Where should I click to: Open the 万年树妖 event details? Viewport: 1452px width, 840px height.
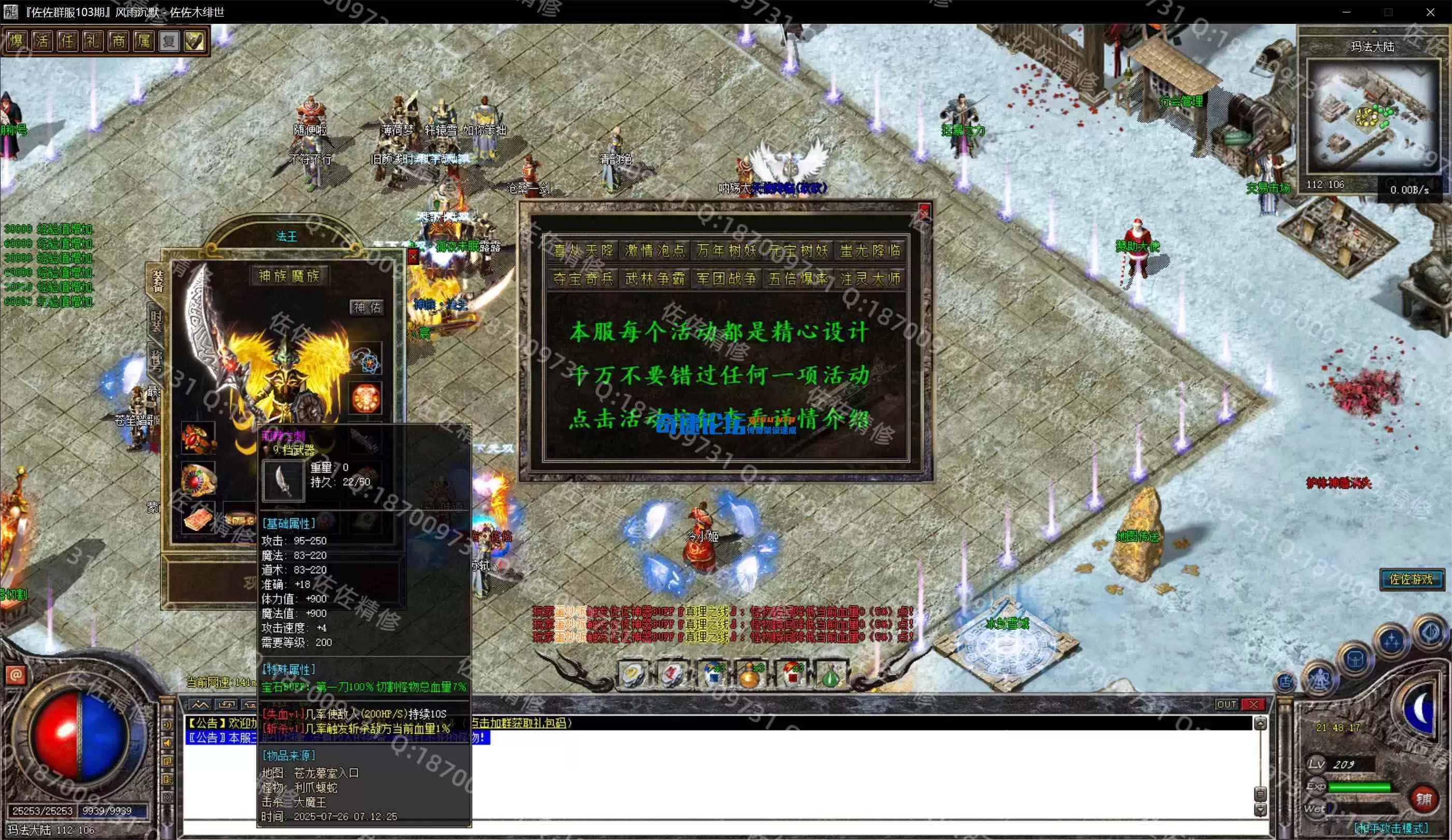[x=726, y=251]
